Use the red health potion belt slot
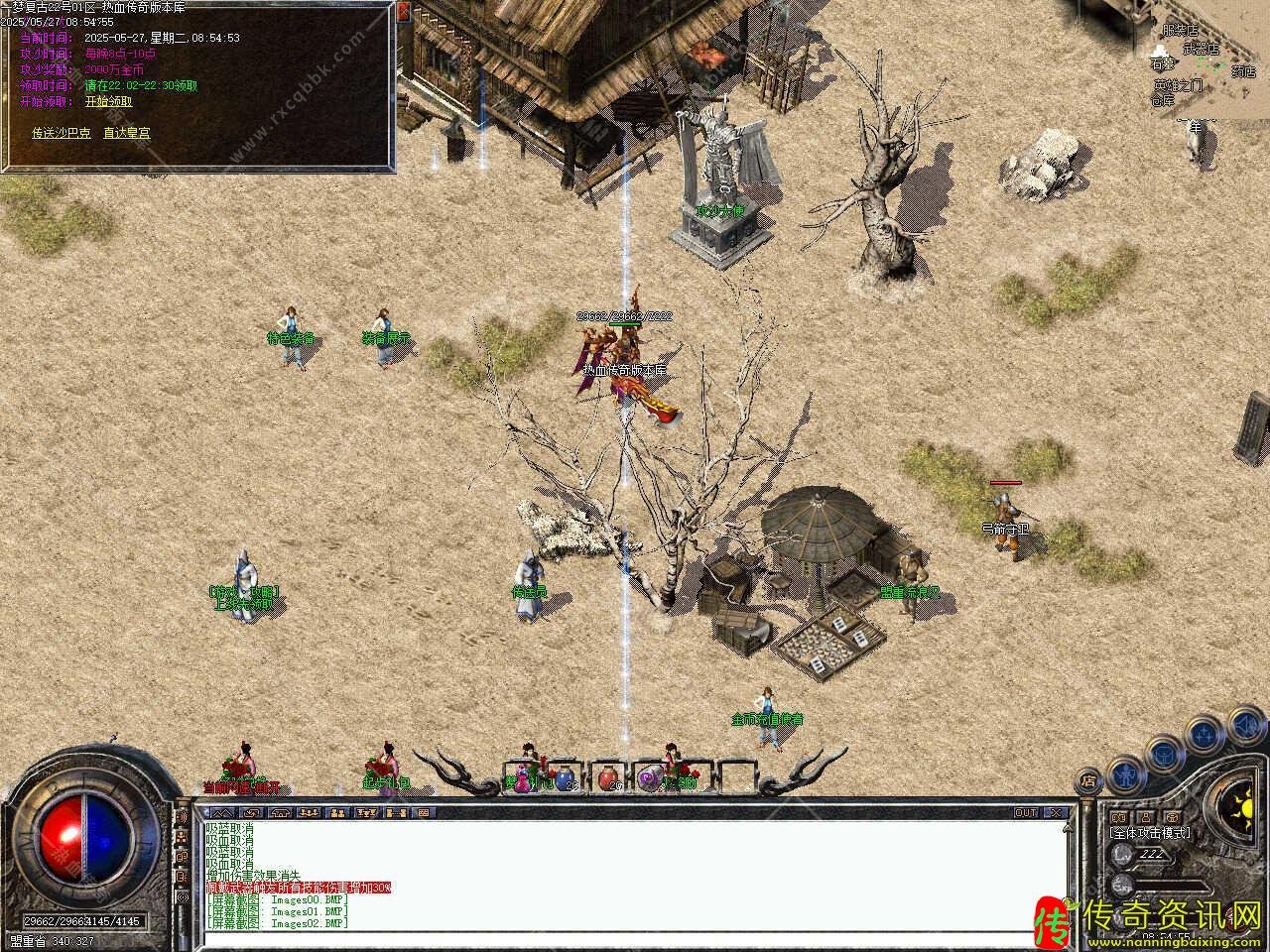The height and width of the screenshot is (952, 1270). coord(607,777)
